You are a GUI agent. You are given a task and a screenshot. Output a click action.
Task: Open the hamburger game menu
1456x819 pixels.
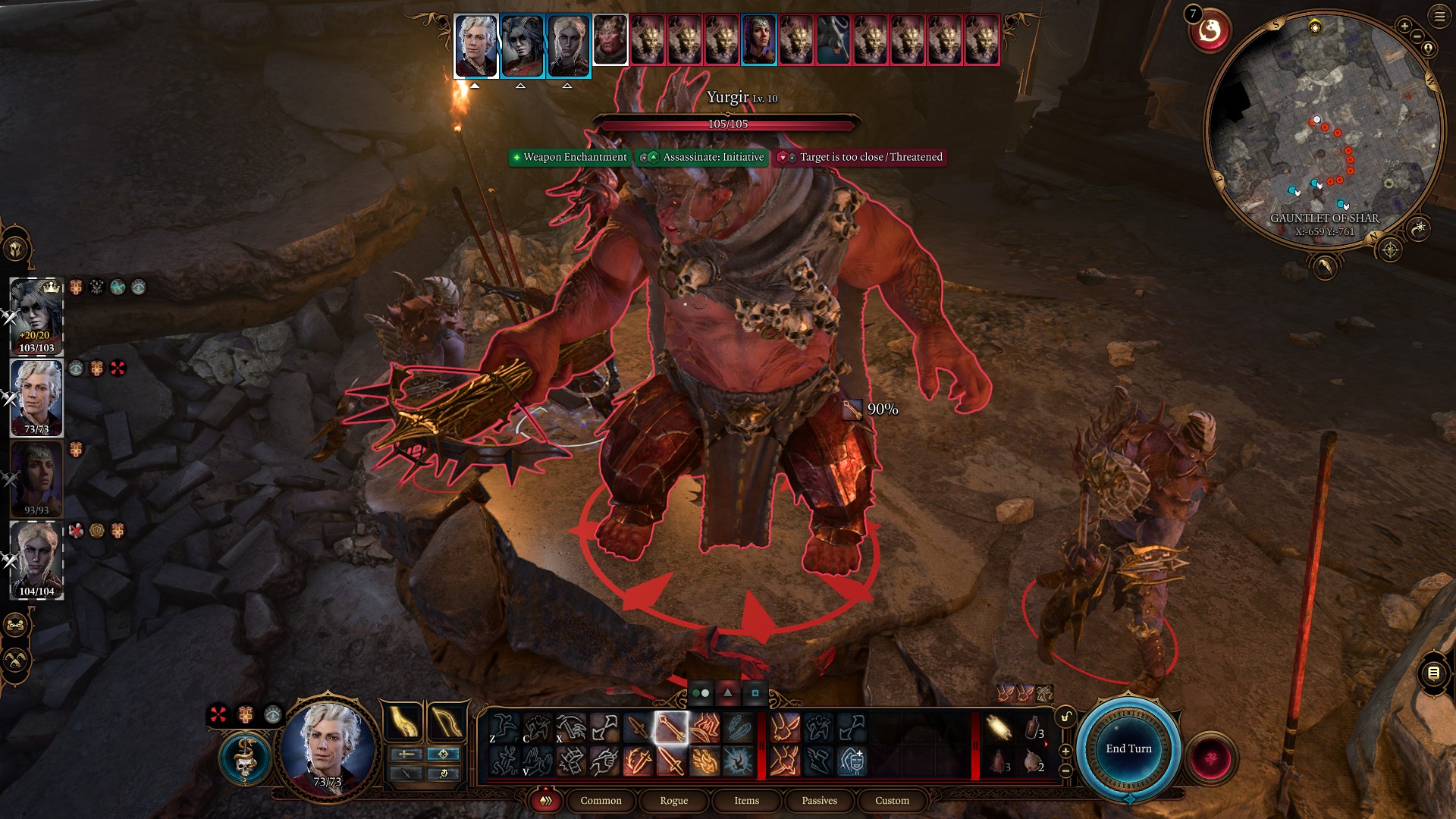[x=1439, y=16]
